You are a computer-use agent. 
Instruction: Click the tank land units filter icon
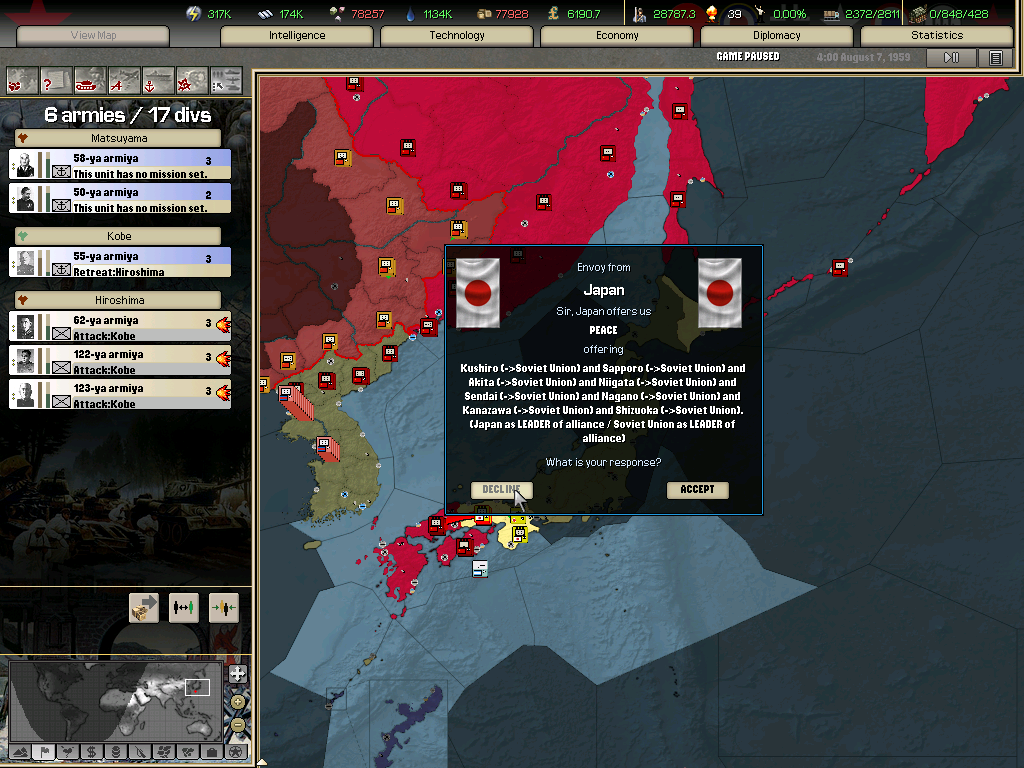pyautogui.click(x=90, y=79)
